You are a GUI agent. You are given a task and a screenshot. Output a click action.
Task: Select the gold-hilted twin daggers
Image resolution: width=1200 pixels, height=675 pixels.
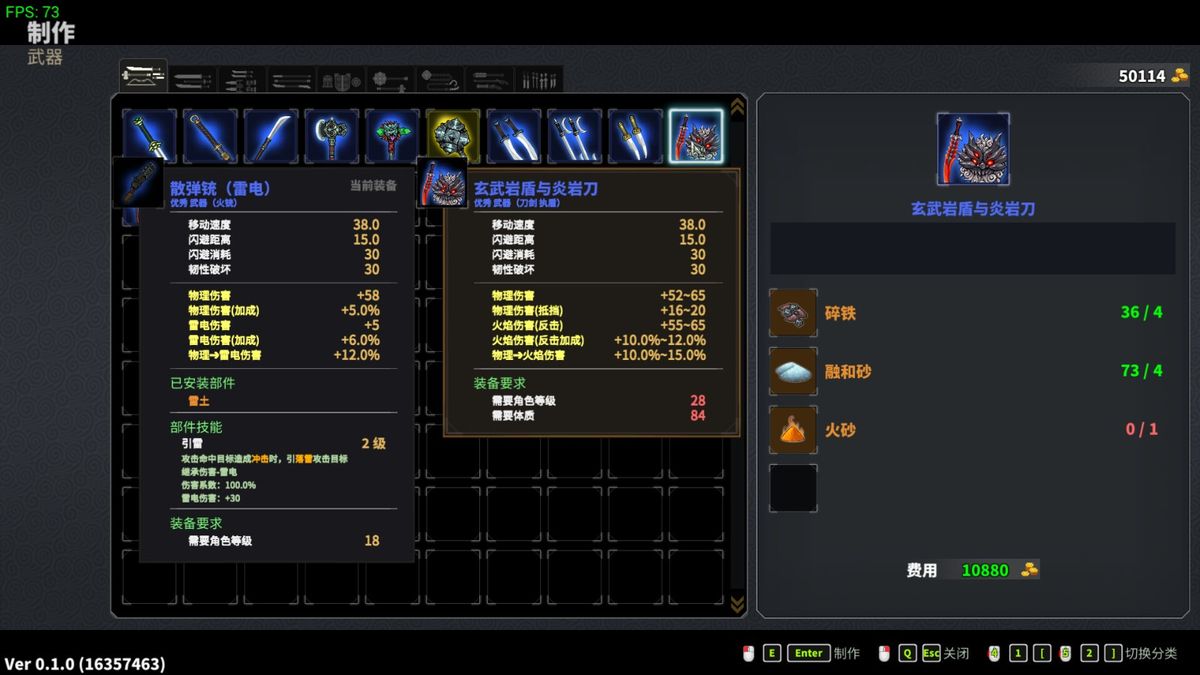(635, 135)
